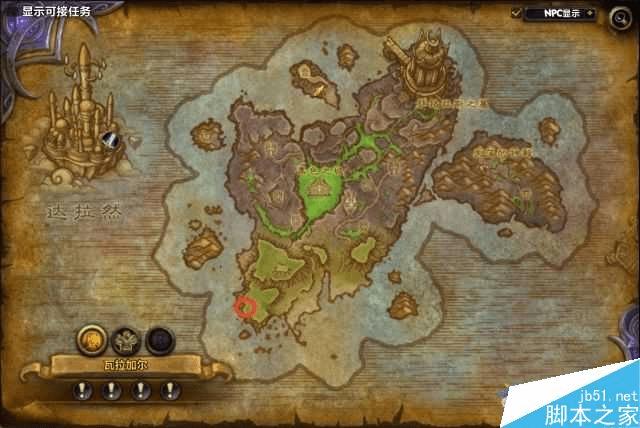Click the 显示可接任务 label
Screen dimensions: 640x428
(x=56, y=11)
